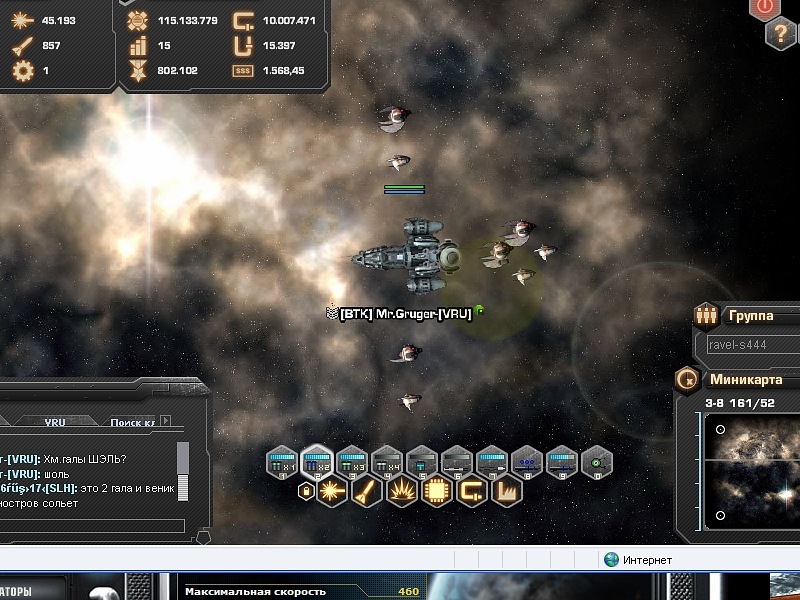Open the laser burst category icon

[333, 492]
